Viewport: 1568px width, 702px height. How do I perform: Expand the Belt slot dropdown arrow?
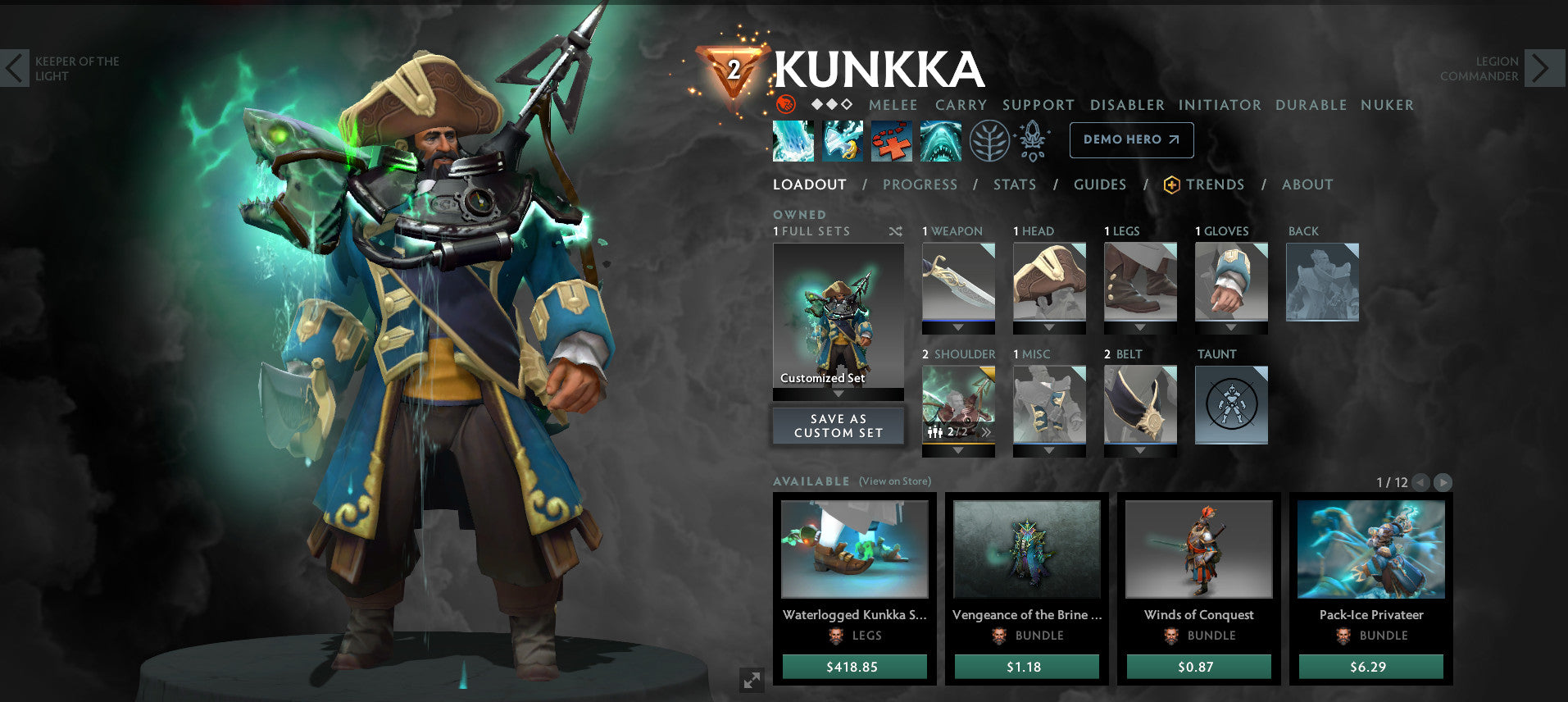(1139, 451)
